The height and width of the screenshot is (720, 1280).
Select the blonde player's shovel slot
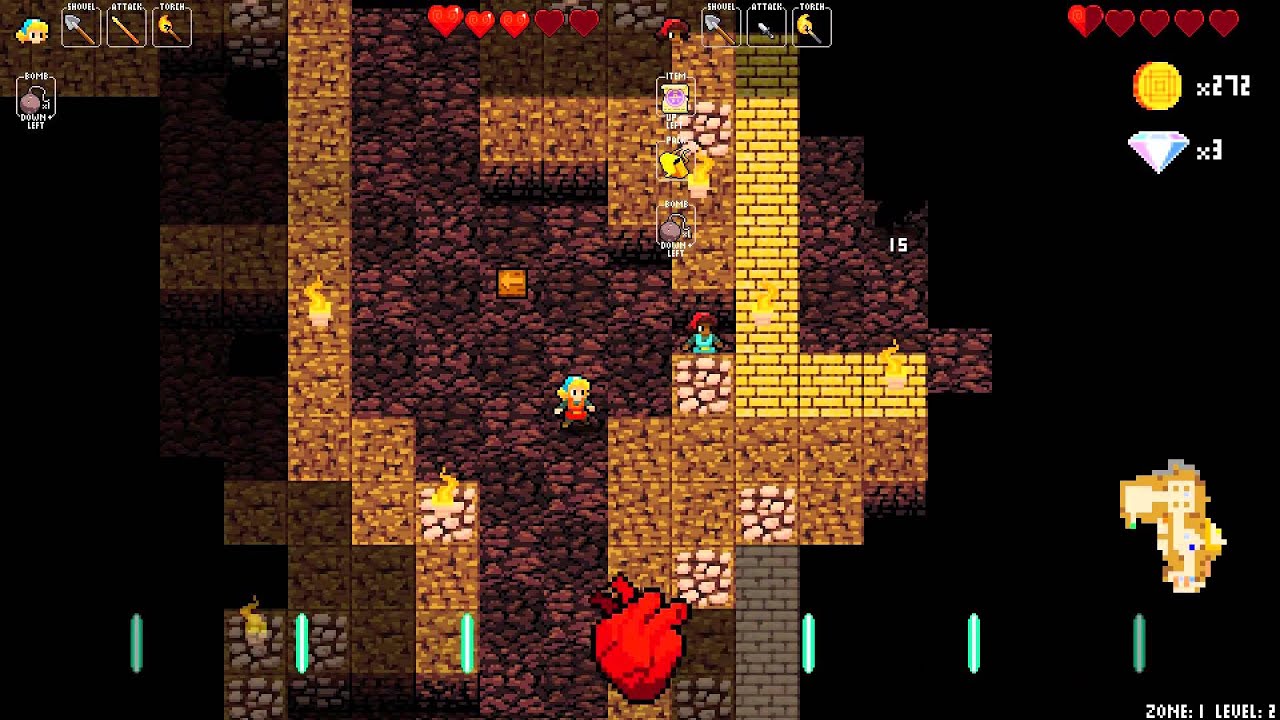tap(81, 27)
